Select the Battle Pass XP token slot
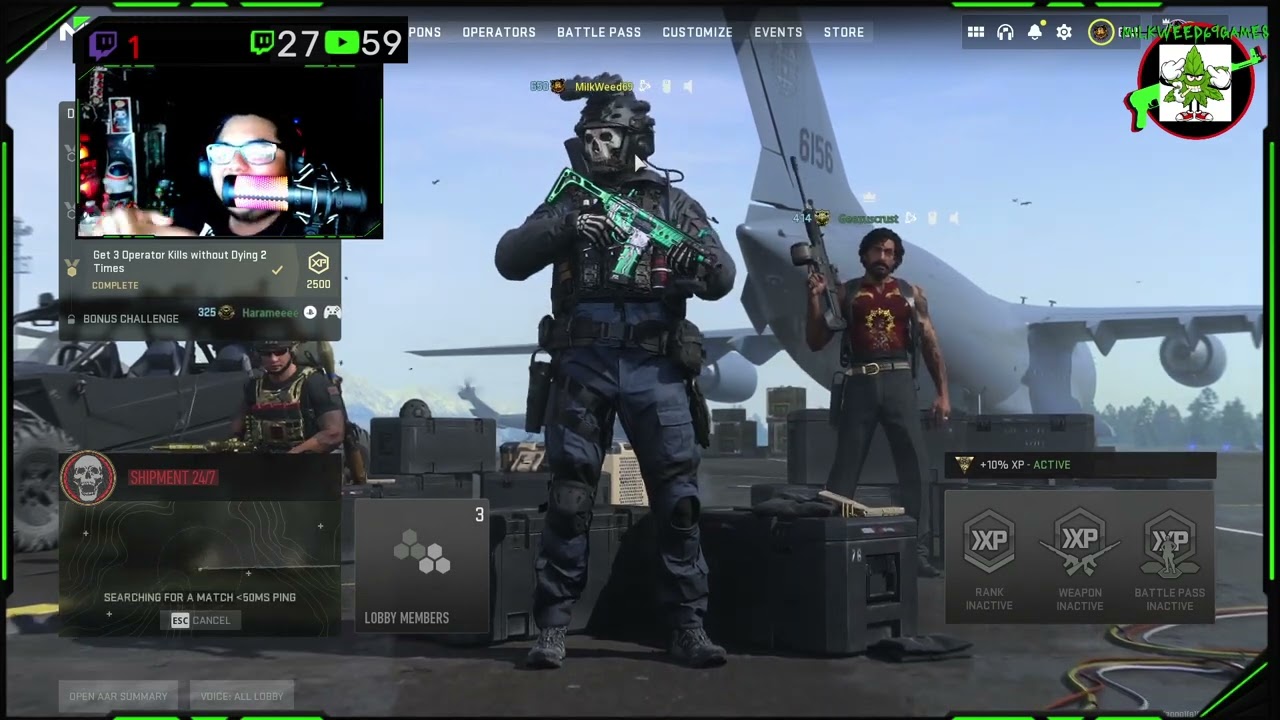Image resolution: width=1280 pixels, height=720 pixels. pos(1169,558)
